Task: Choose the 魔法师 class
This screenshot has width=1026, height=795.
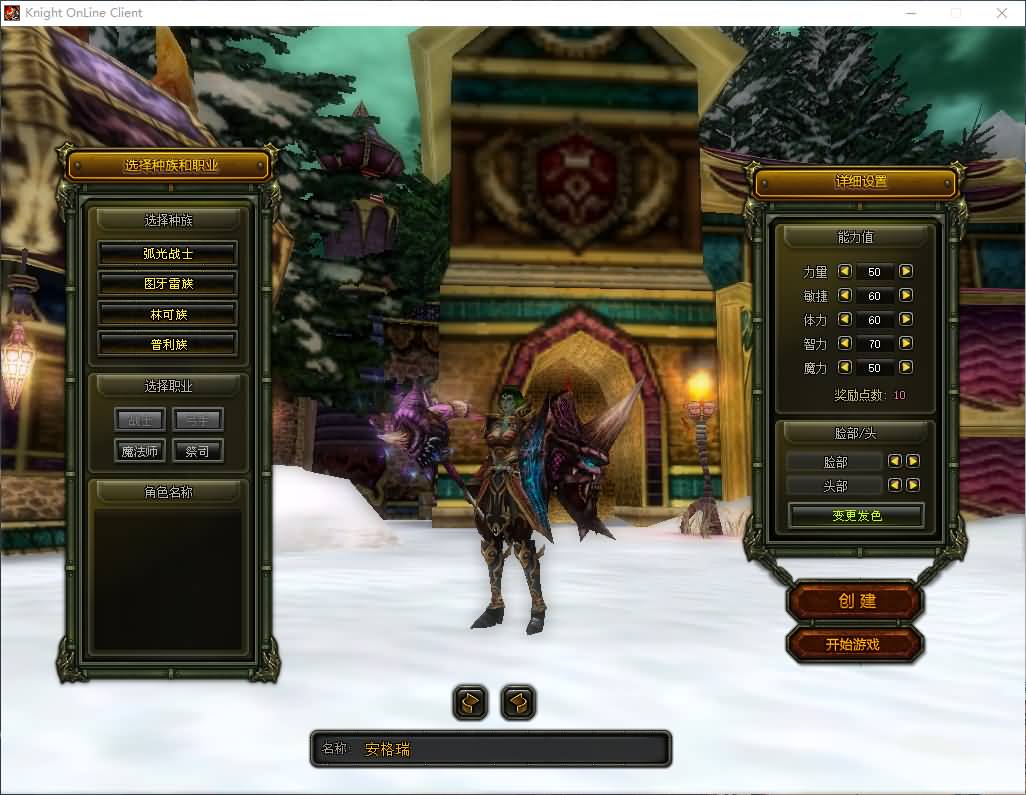Action: coord(140,451)
